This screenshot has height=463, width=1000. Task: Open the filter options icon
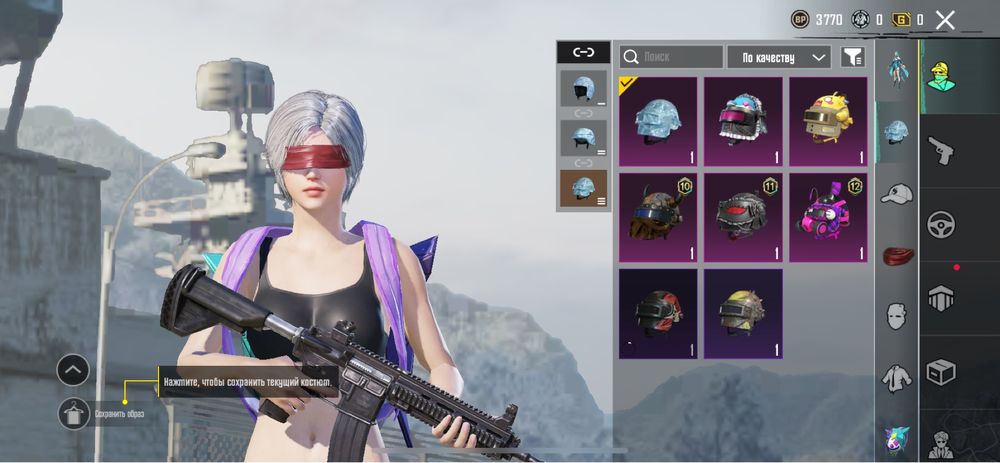tap(852, 57)
